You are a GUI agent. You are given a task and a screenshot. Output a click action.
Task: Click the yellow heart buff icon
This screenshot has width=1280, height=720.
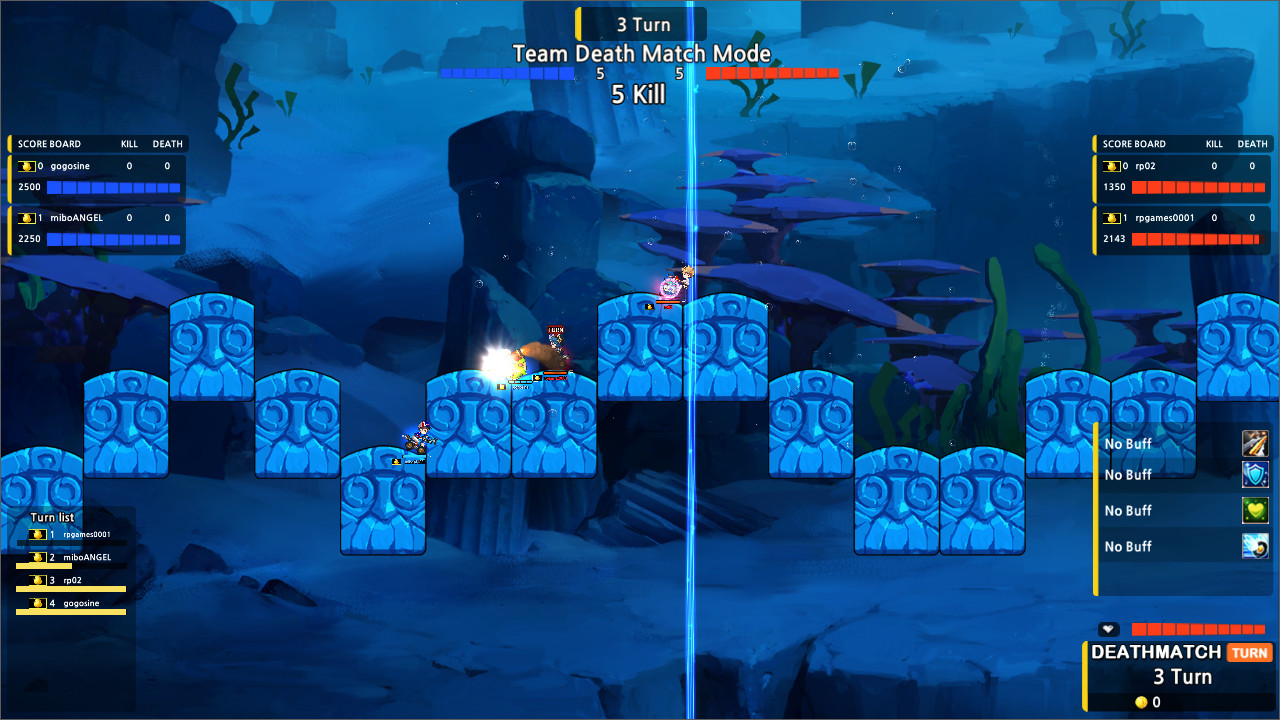(x=1256, y=511)
